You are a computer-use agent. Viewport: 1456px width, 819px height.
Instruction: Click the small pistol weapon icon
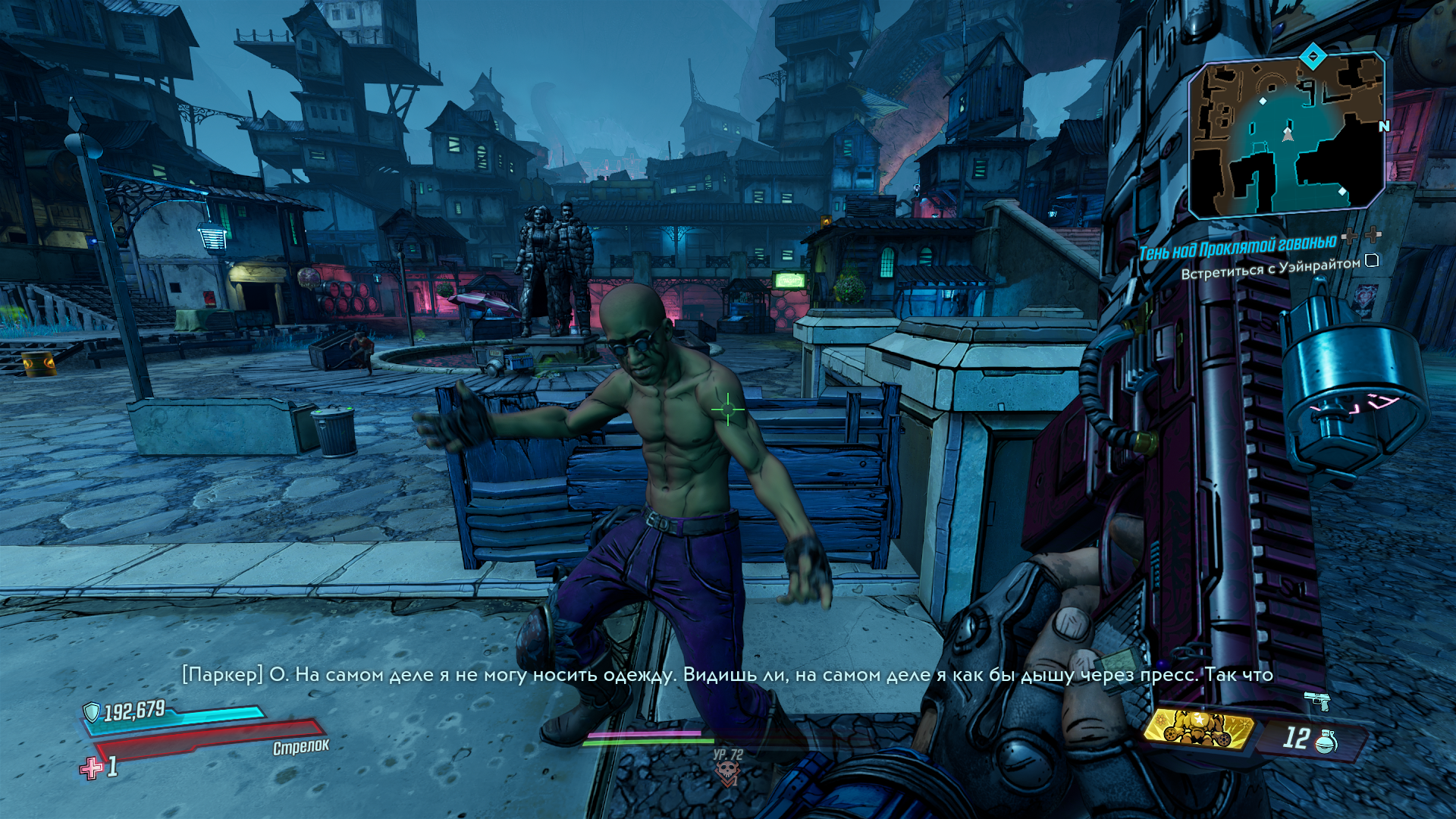(x=1317, y=700)
